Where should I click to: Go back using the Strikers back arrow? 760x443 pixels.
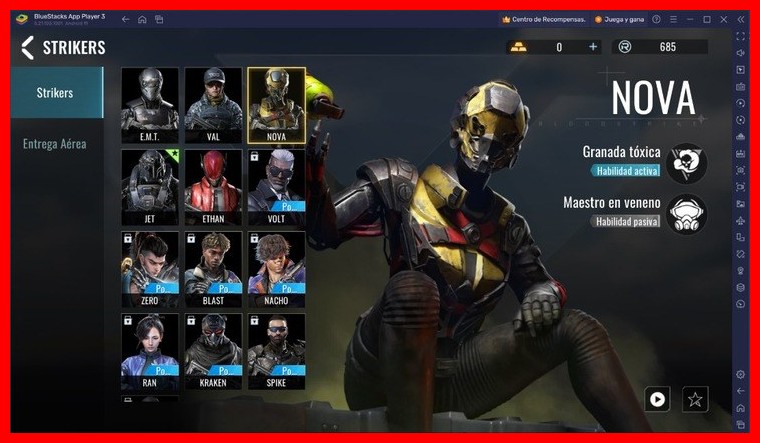[27, 47]
